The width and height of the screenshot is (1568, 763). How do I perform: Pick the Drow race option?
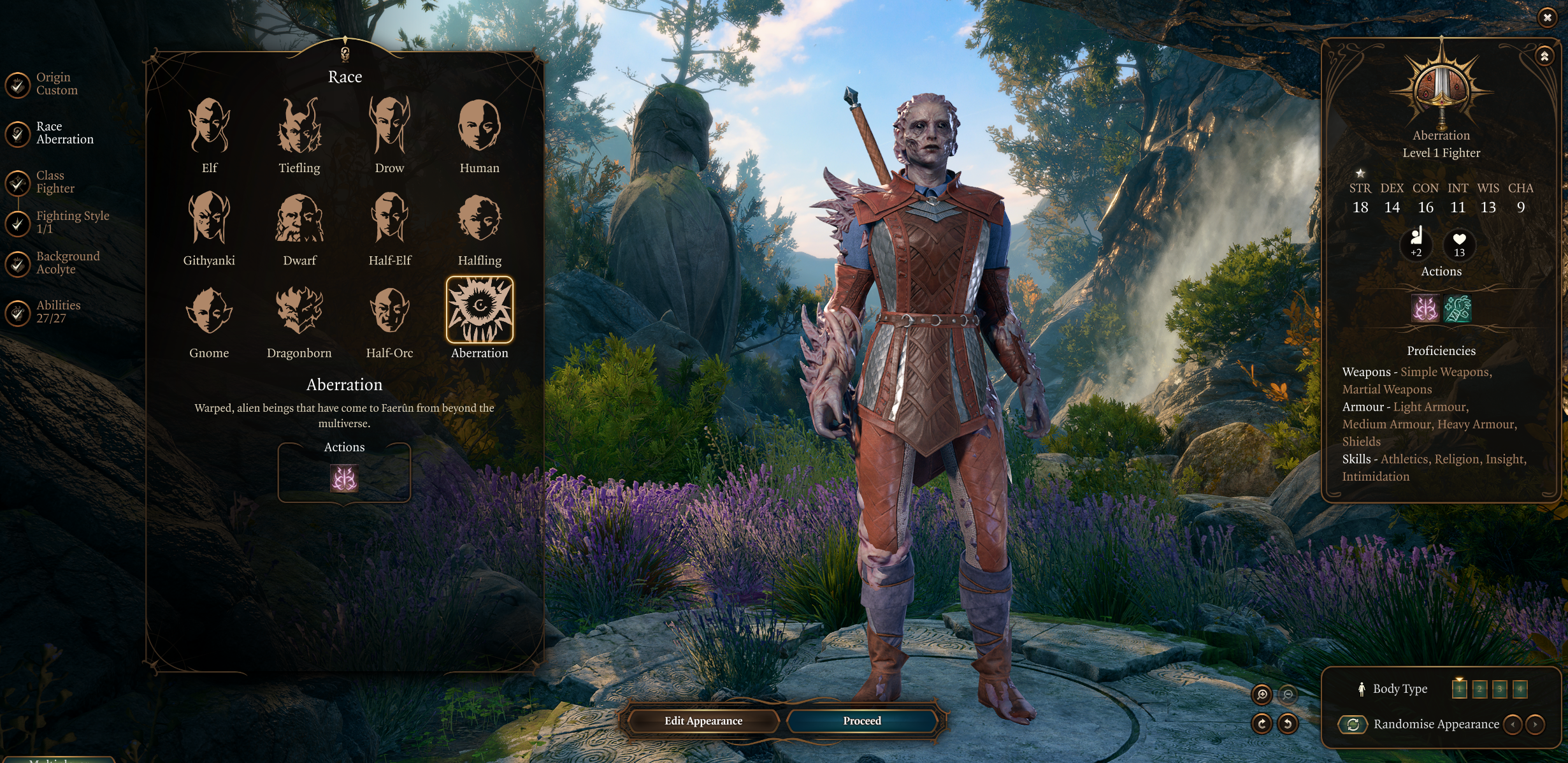389,126
